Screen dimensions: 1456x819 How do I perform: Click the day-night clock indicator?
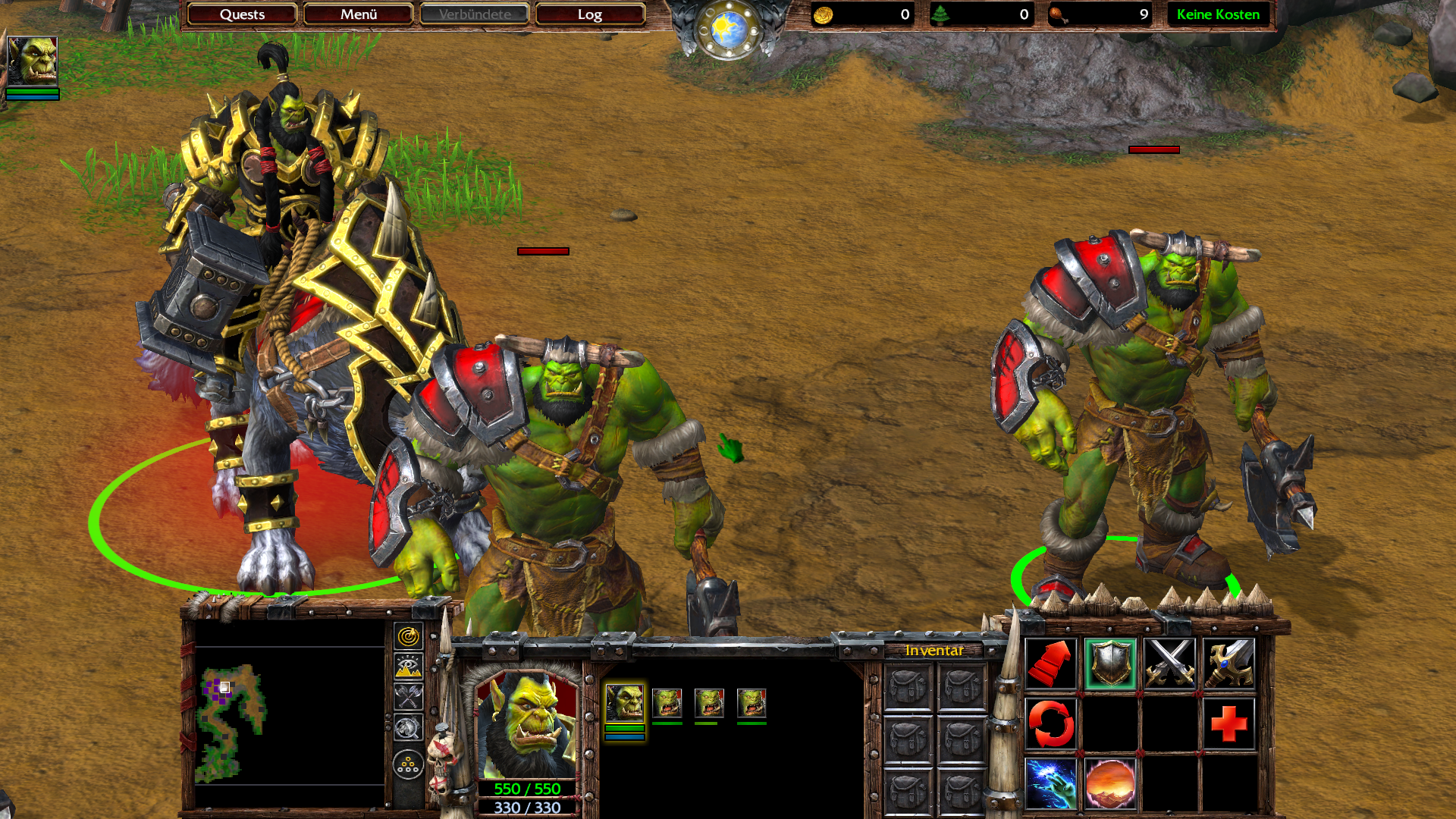tap(729, 30)
